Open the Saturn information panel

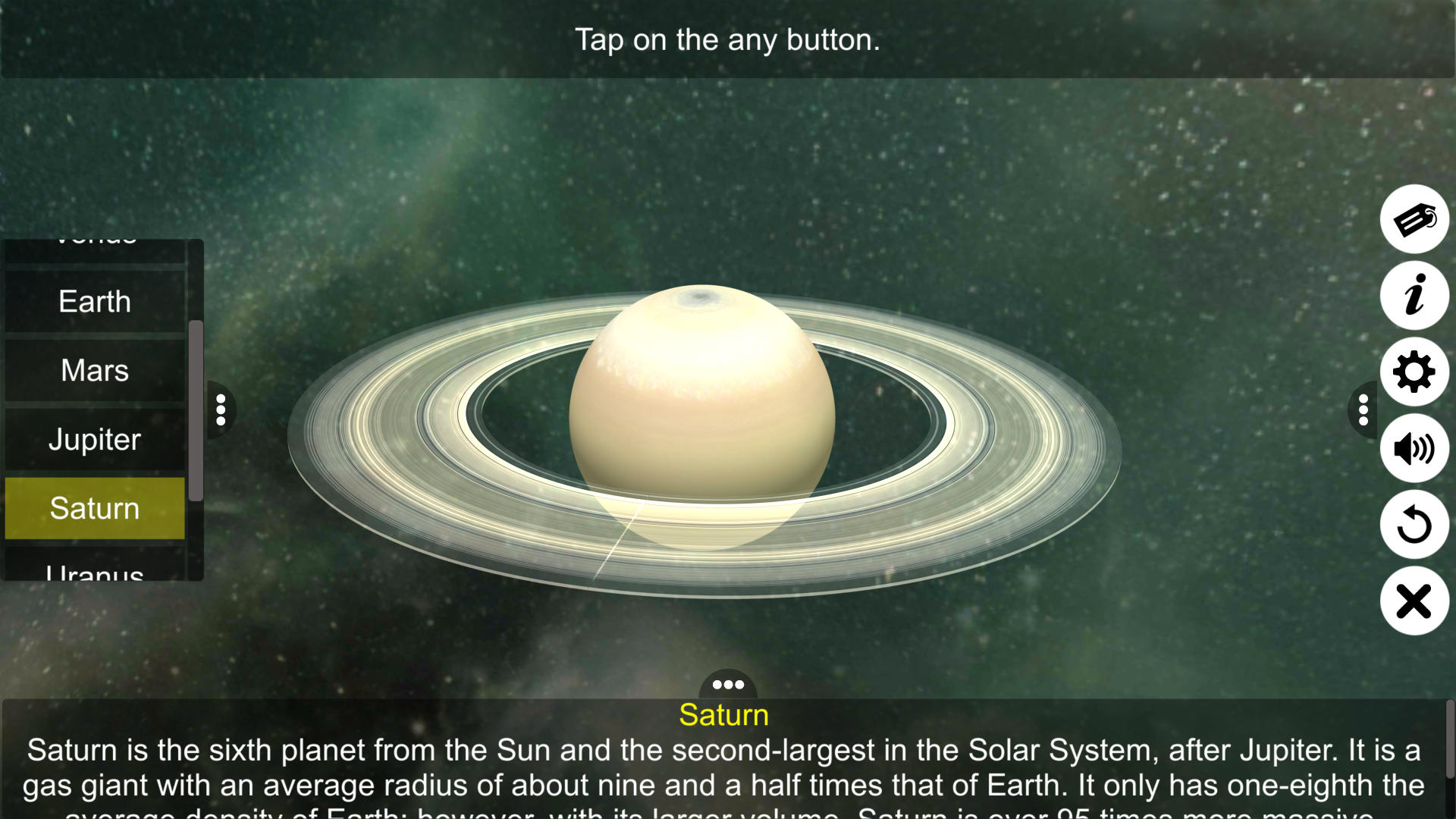click(1414, 296)
